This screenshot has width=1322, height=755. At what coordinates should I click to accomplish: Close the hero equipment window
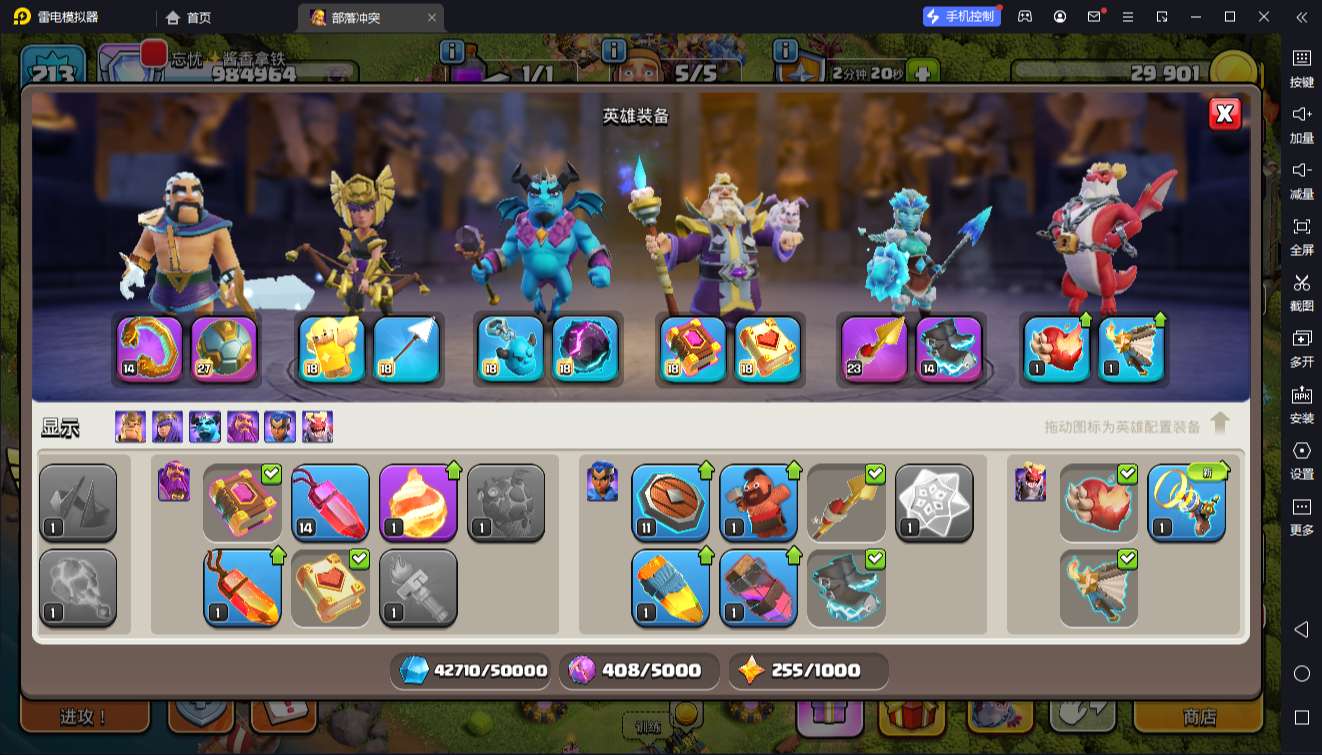pyautogui.click(x=1224, y=114)
